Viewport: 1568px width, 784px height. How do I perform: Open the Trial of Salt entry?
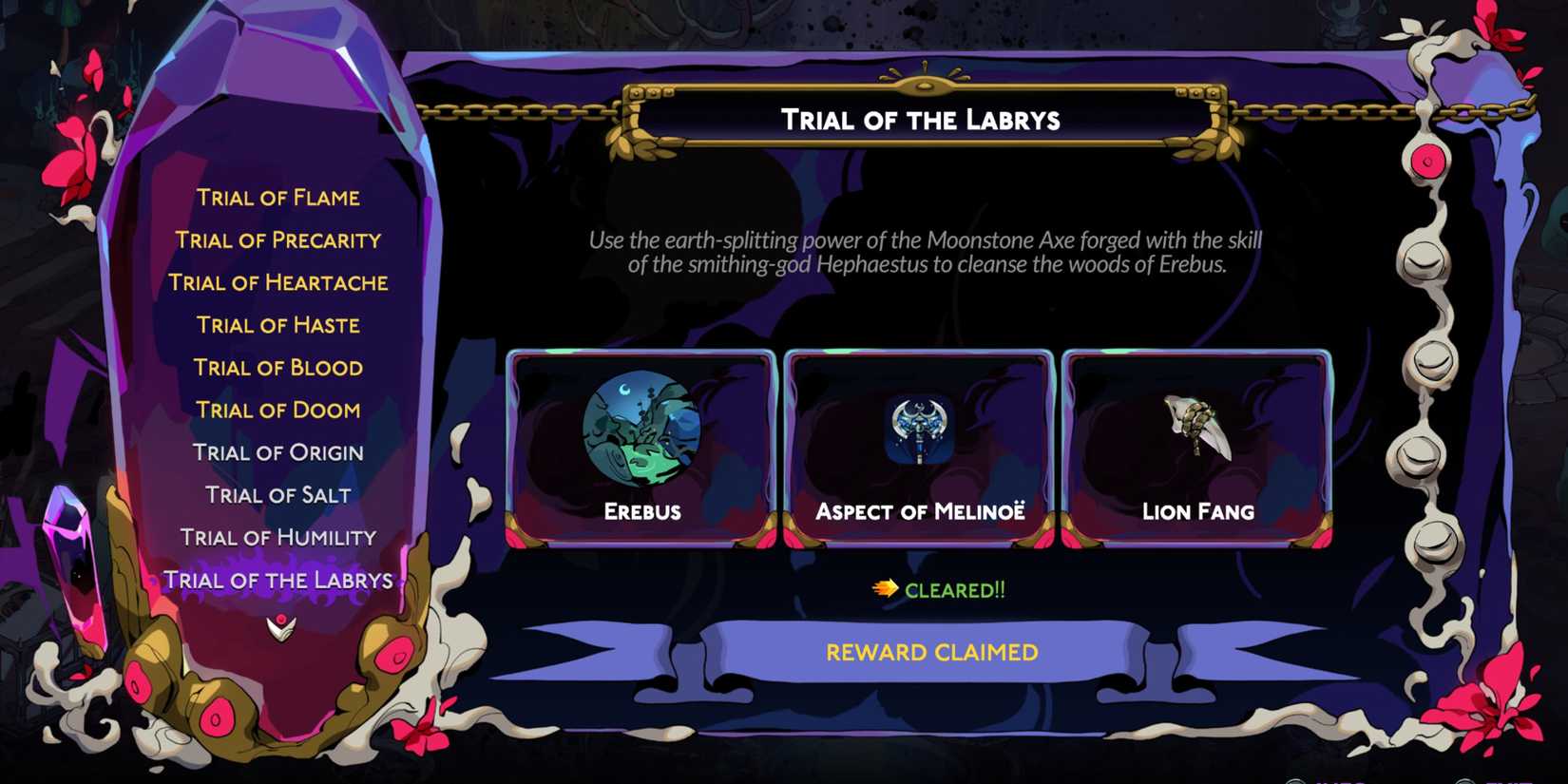point(277,494)
